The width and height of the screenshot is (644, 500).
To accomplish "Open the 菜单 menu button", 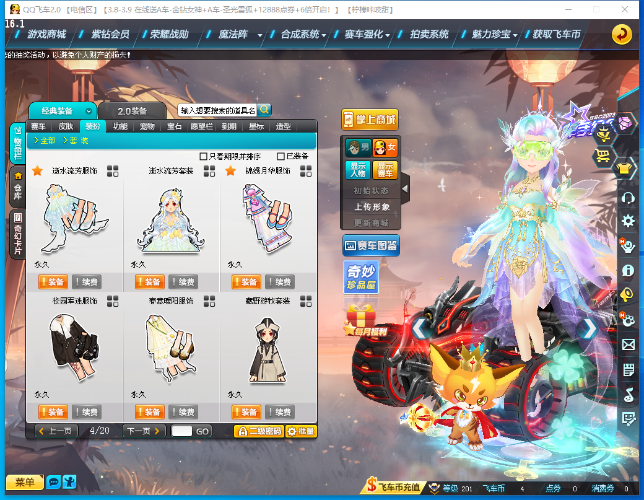I will point(24,482).
